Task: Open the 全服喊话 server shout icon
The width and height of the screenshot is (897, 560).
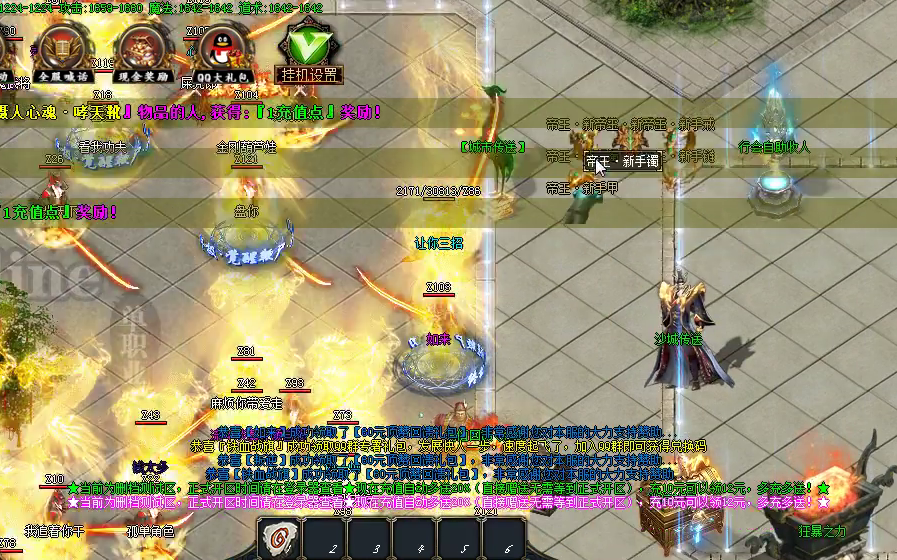Action: click(x=62, y=50)
